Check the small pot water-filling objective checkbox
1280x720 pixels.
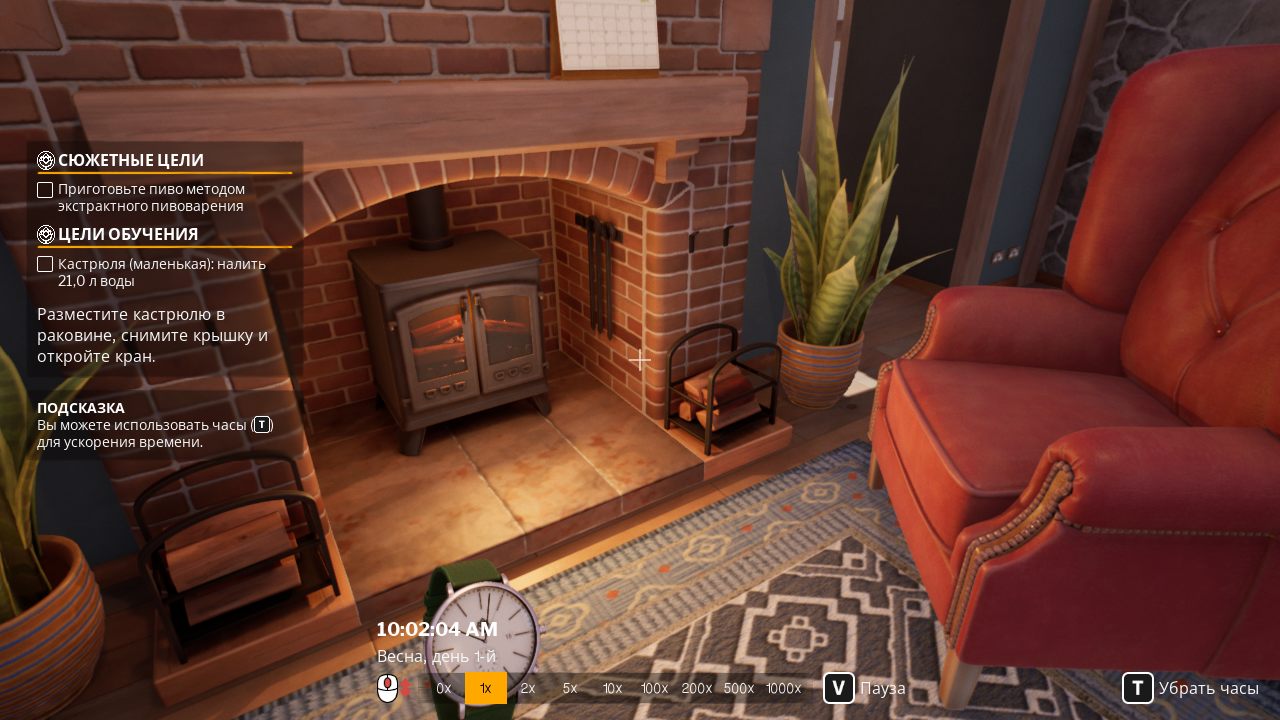pos(45,263)
